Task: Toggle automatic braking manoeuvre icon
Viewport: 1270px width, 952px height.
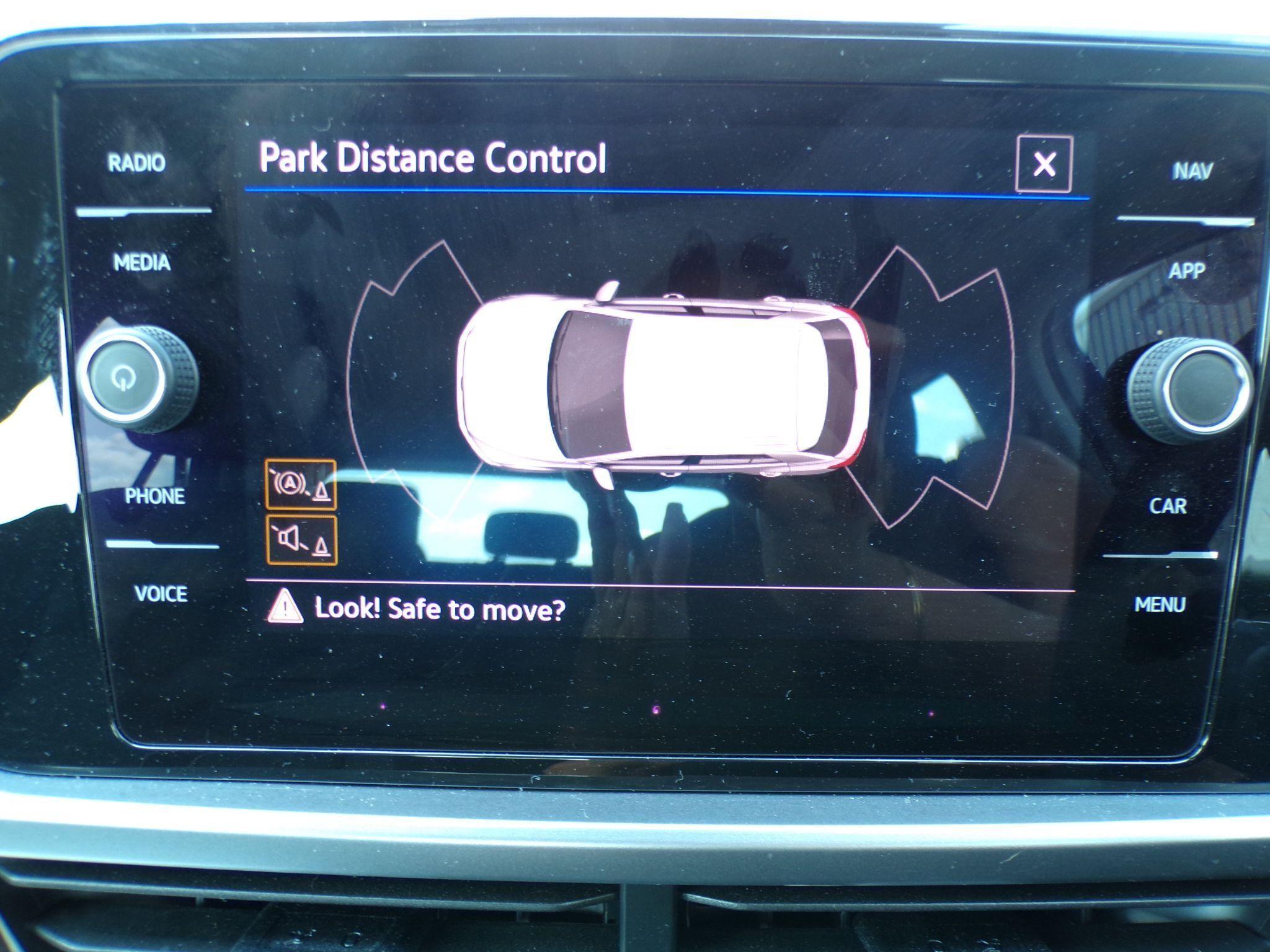Action: pyautogui.click(x=301, y=485)
